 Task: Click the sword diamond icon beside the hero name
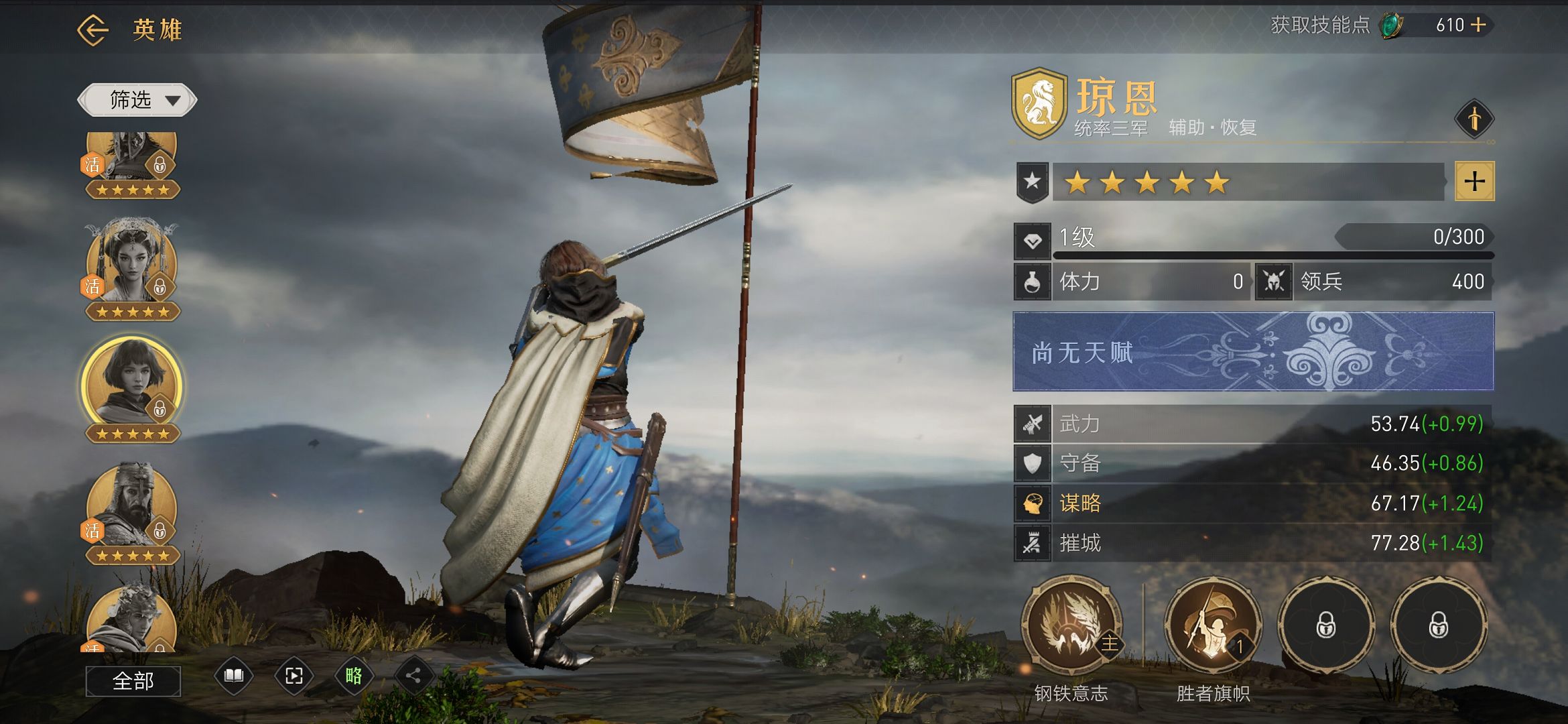(1474, 119)
